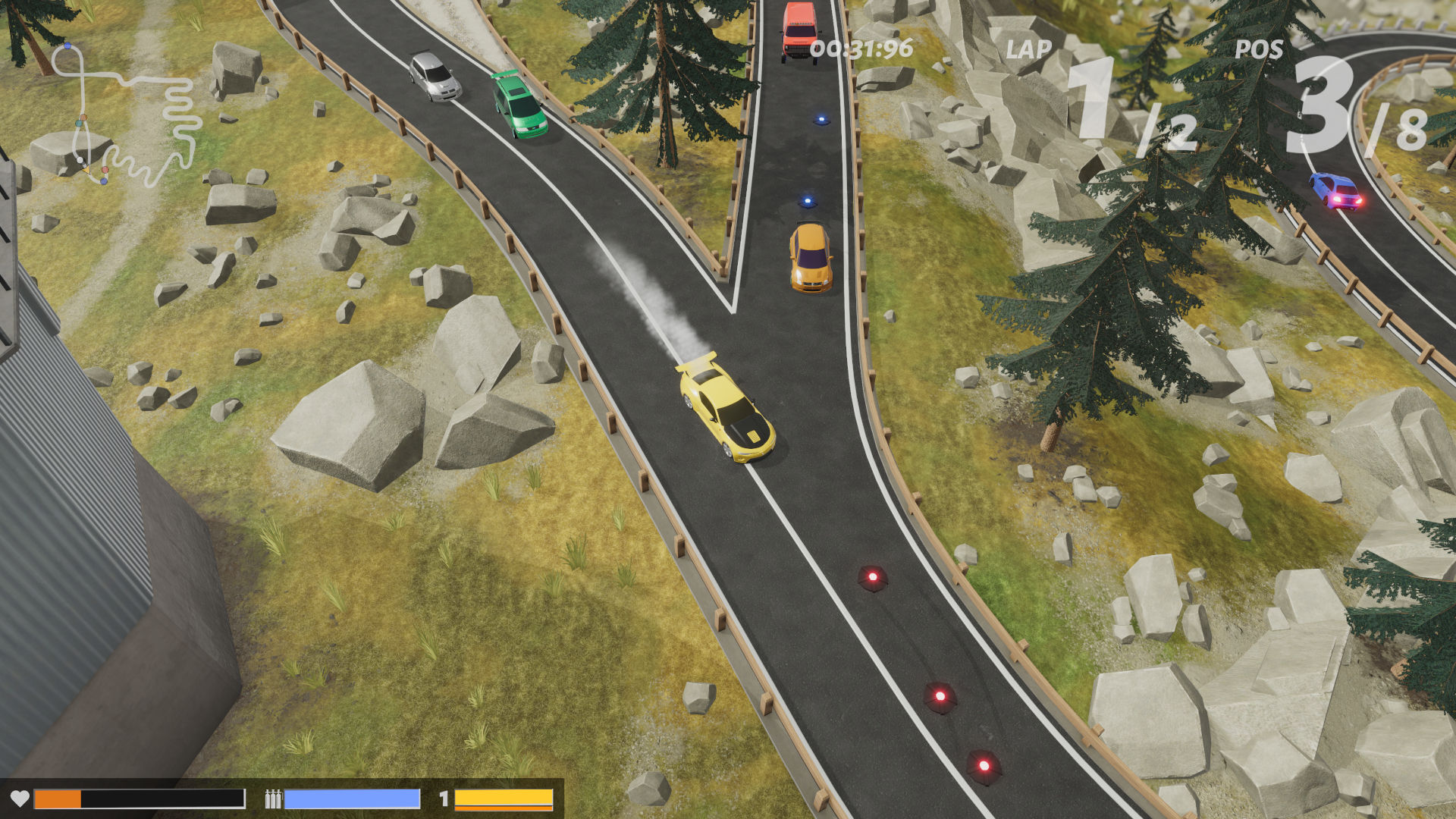Click the race timer reading 00:31:96
The height and width of the screenshot is (819, 1456).
click(x=861, y=47)
